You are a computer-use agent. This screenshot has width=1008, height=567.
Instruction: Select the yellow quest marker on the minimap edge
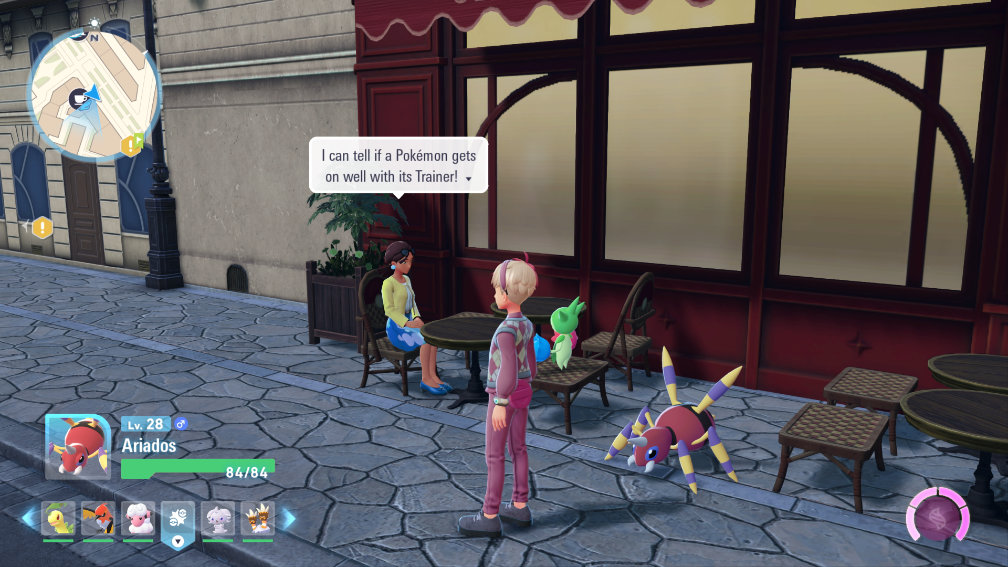click(132, 146)
